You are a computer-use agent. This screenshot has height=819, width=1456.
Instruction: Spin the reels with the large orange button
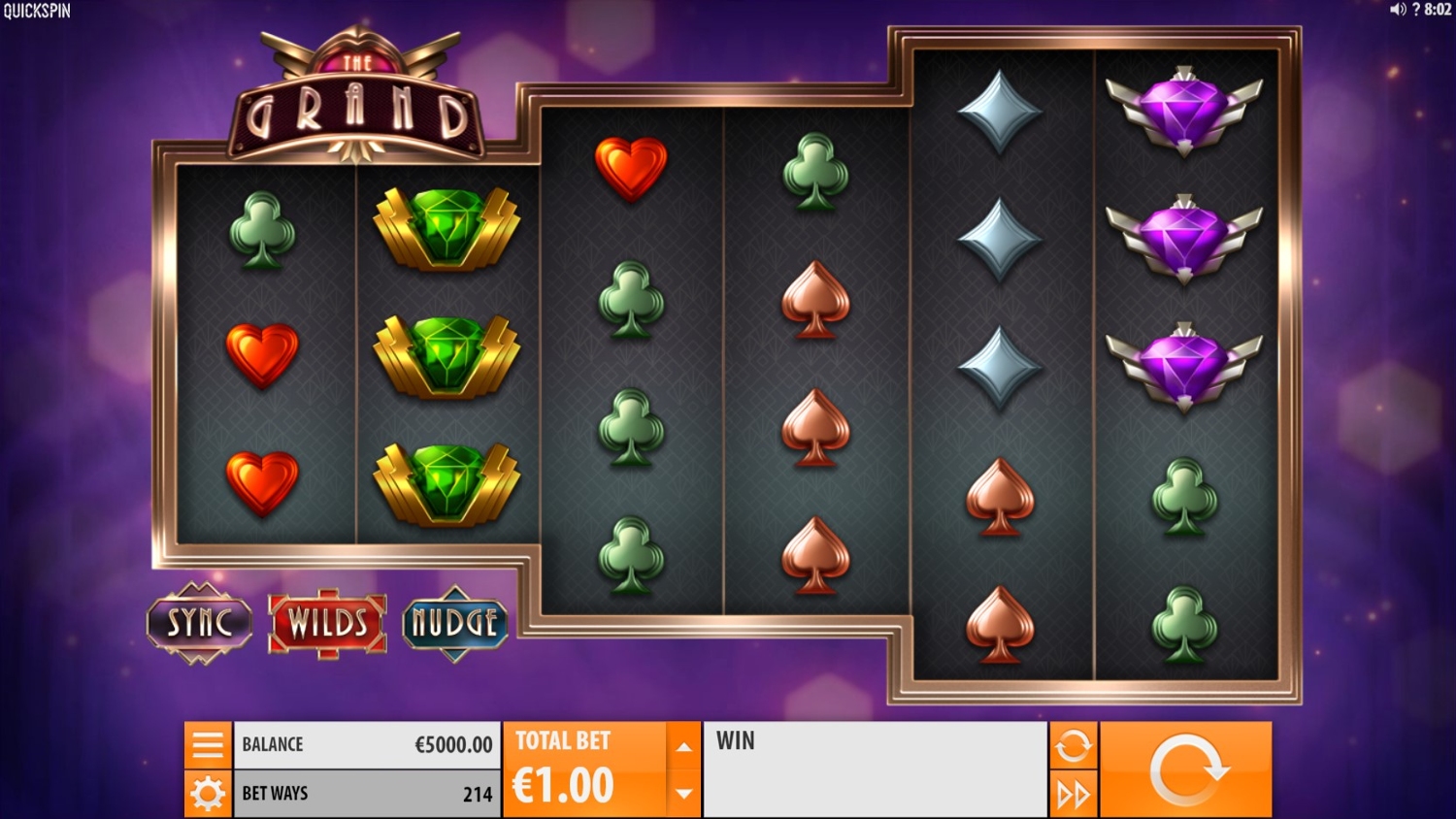tap(1186, 770)
